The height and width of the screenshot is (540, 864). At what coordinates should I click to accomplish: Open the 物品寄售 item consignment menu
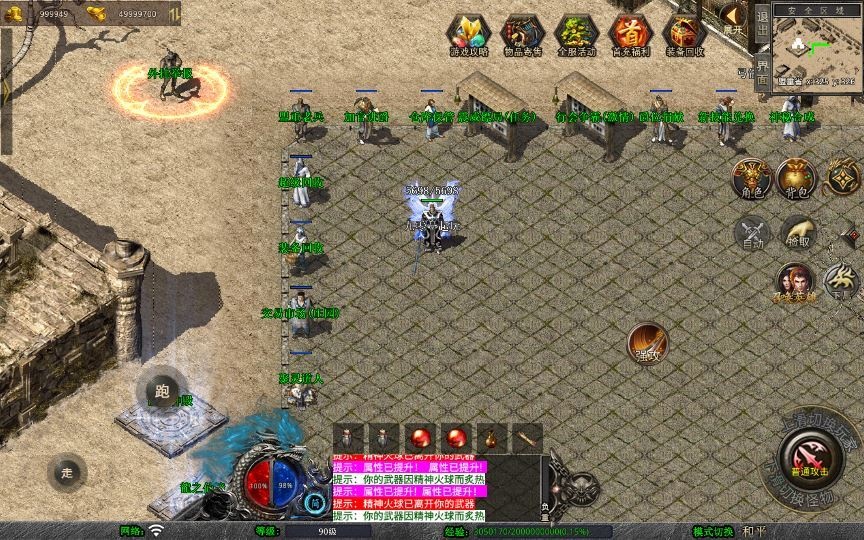point(522,33)
